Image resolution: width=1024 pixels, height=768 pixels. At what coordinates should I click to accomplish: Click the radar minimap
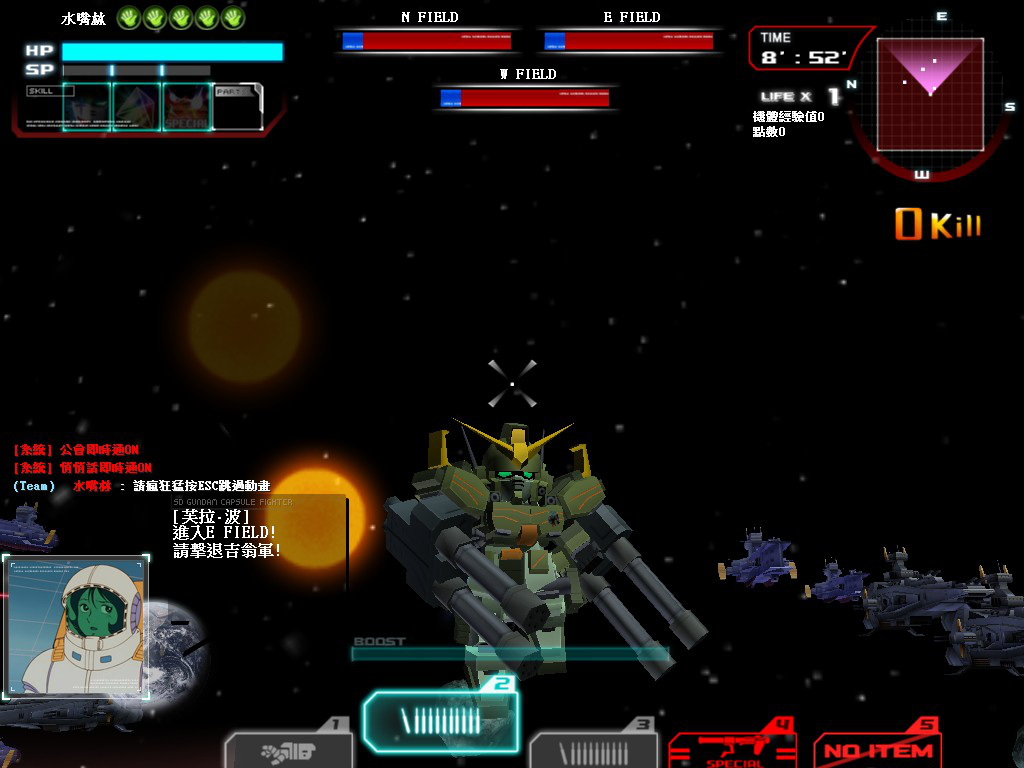click(x=930, y=94)
